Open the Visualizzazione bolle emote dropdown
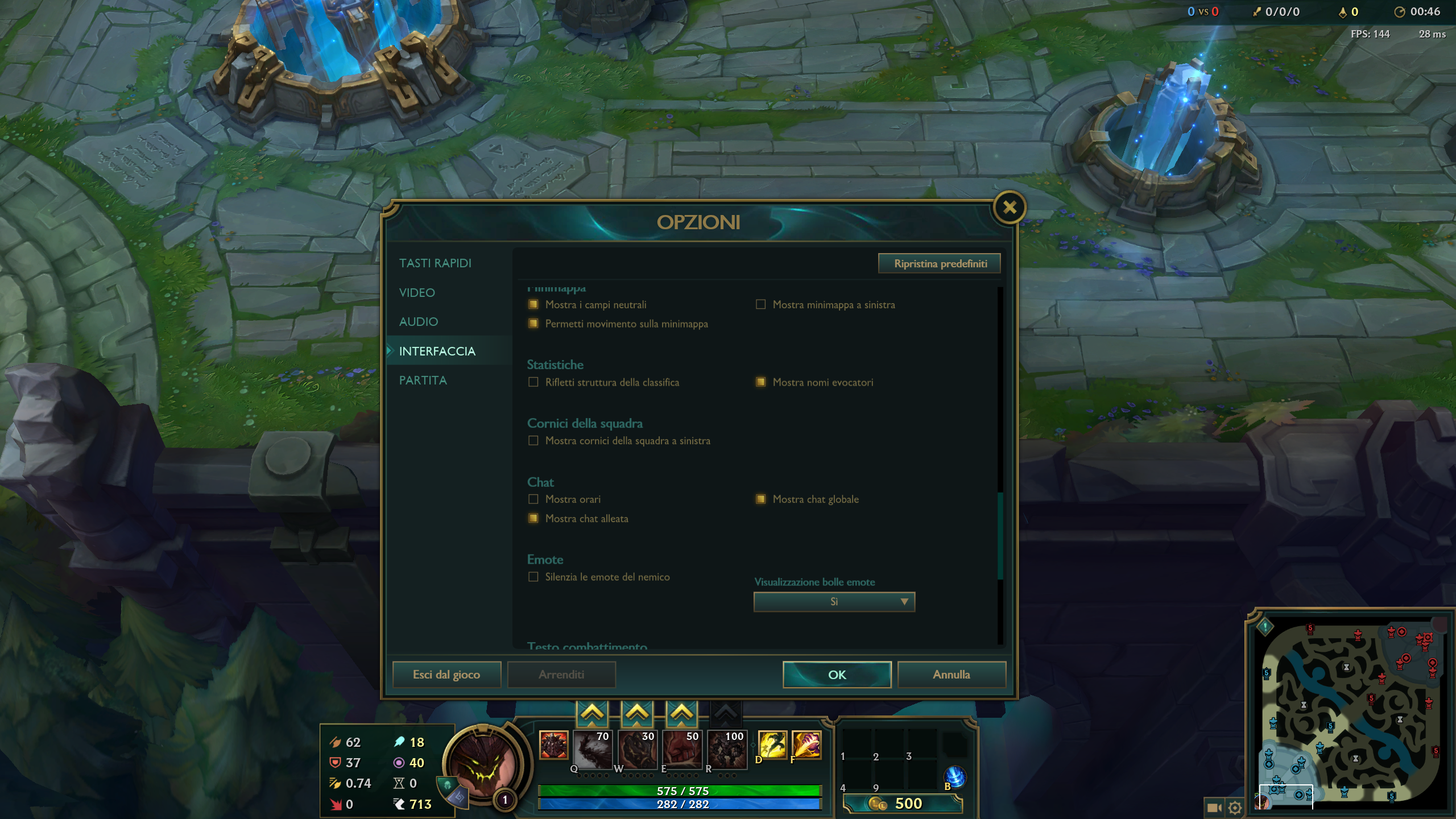This screenshot has width=1456, height=819. [834, 602]
